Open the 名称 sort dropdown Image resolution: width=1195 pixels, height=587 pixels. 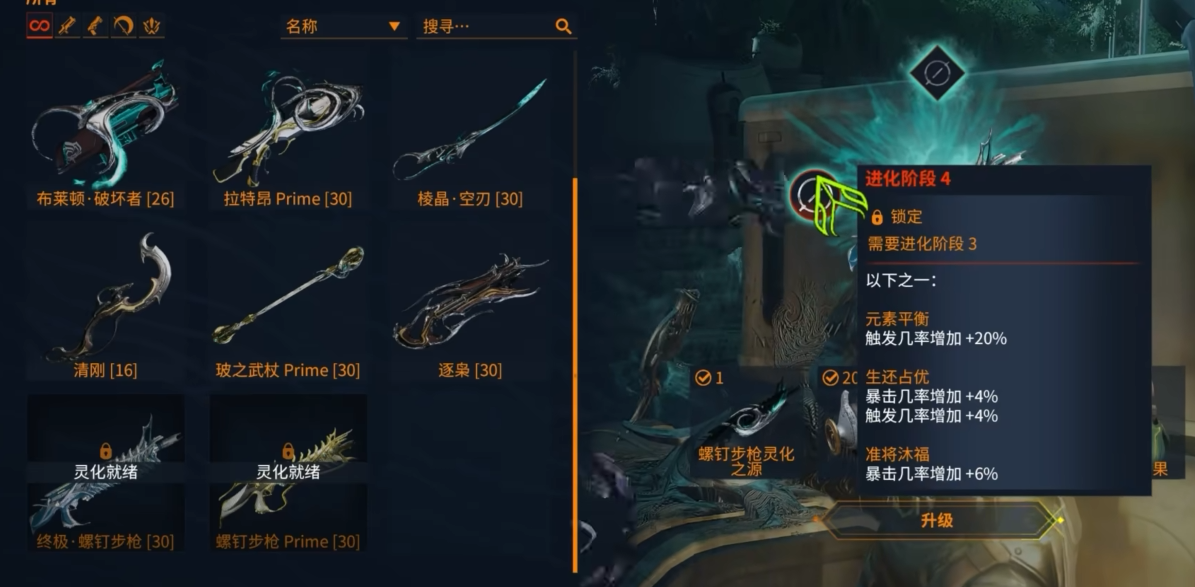343,26
